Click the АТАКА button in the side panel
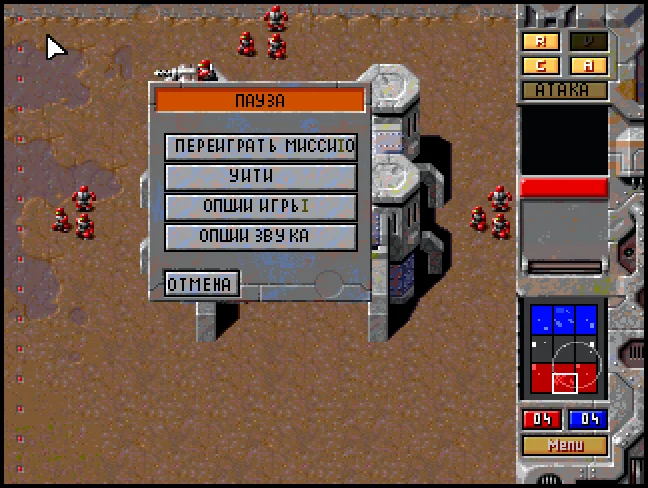Viewport: 648px width, 488px height. pos(565,90)
